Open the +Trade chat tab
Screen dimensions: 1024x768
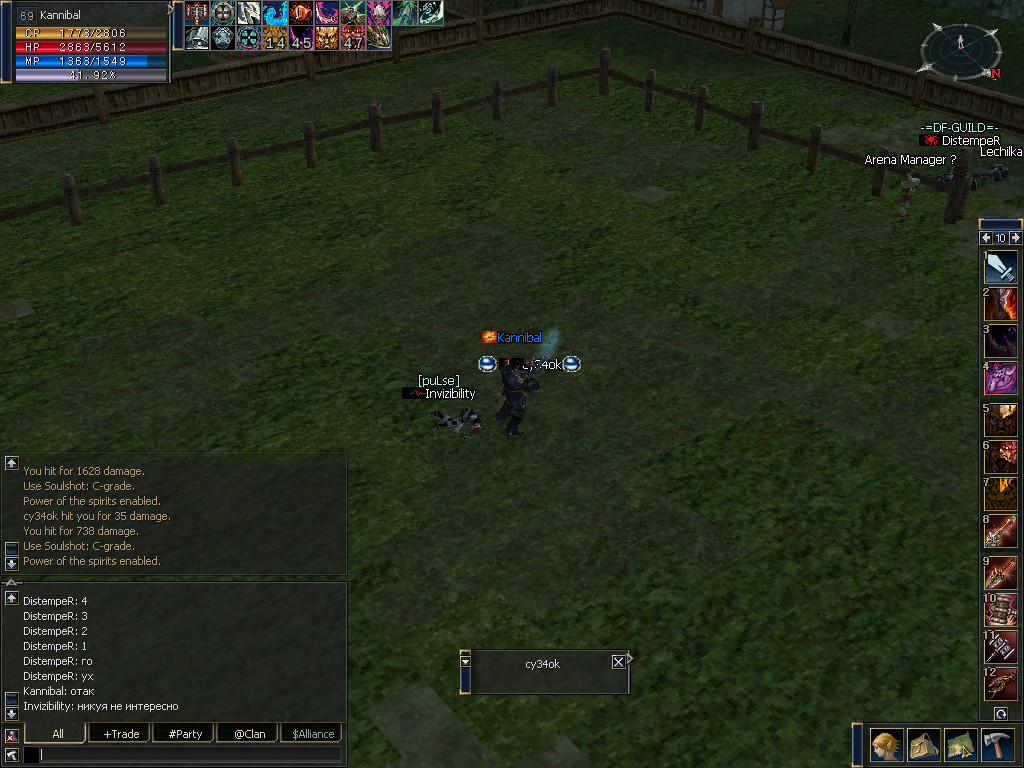(120, 733)
